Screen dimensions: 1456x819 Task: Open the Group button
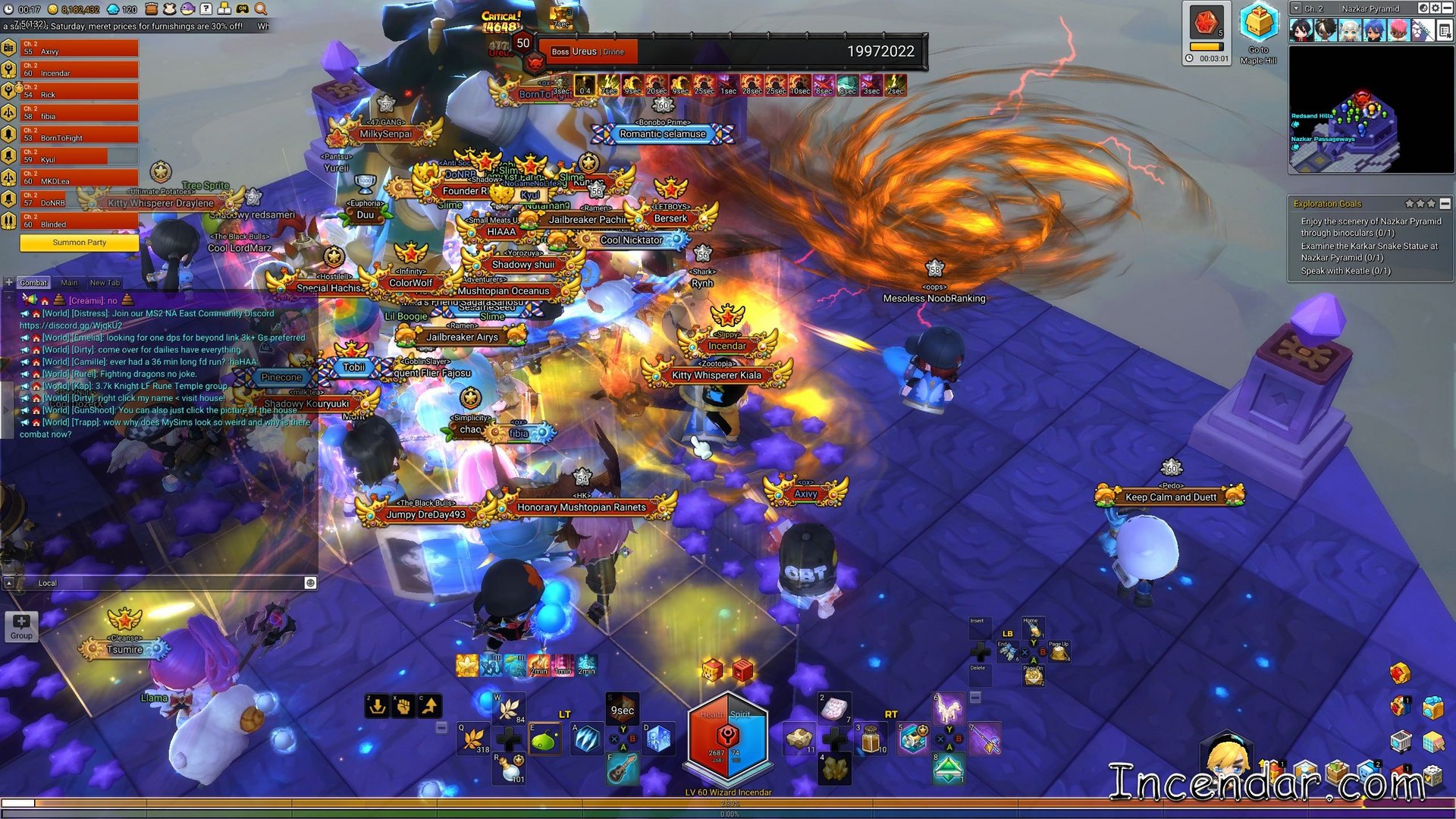pyautogui.click(x=21, y=626)
